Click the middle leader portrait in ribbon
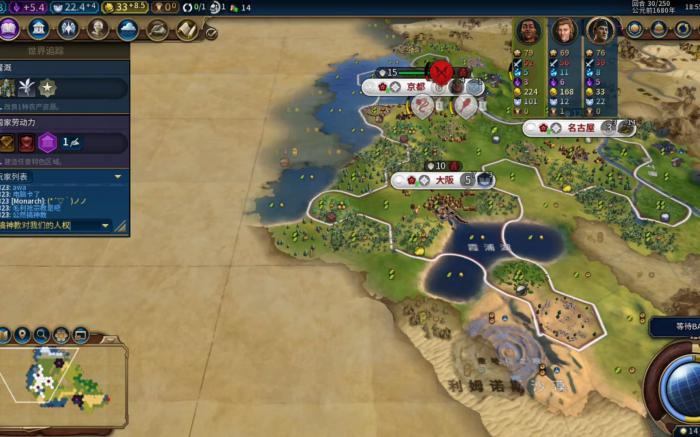The height and width of the screenshot is (437, 700). (x=565, y=31)
